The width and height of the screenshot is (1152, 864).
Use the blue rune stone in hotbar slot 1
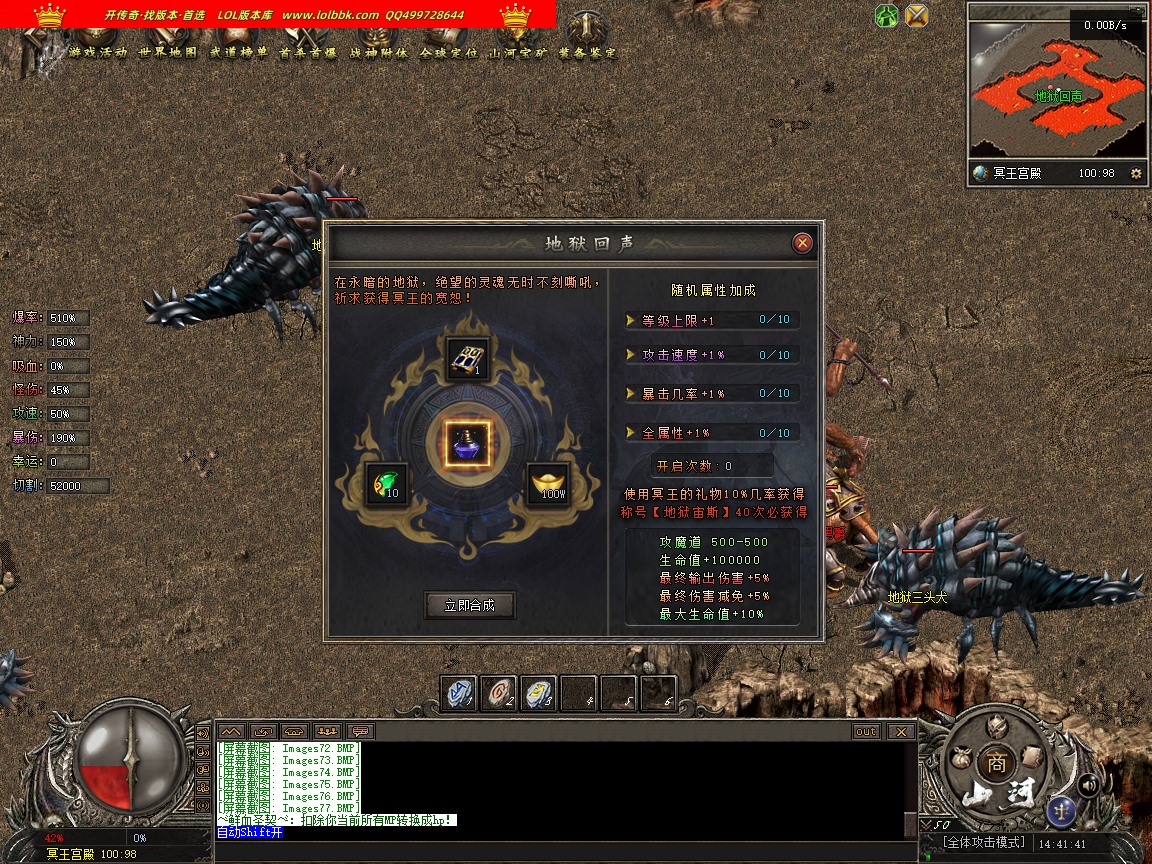coord(459,693)
